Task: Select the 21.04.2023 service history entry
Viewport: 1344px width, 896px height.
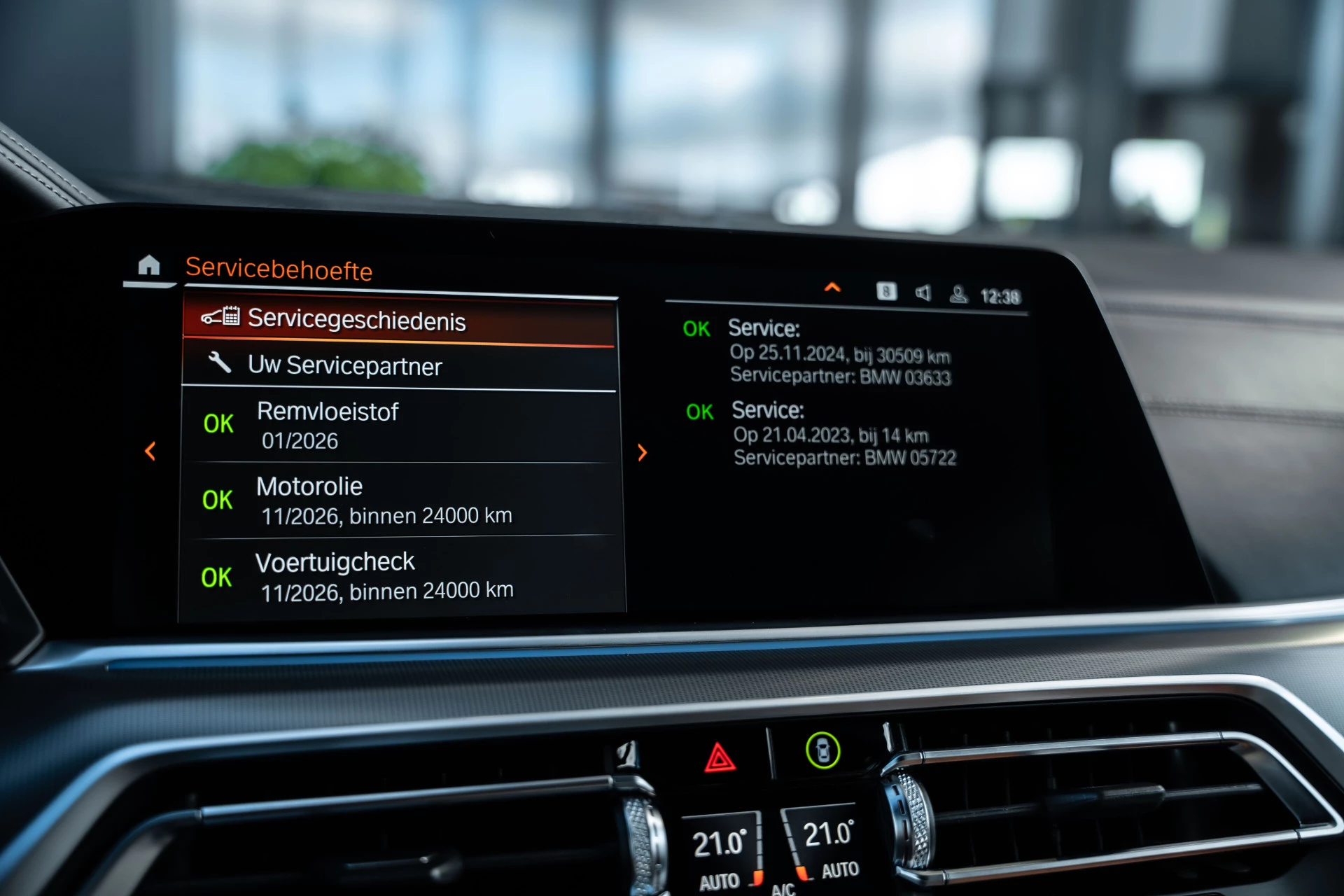Action: click(x=843, y=434)
